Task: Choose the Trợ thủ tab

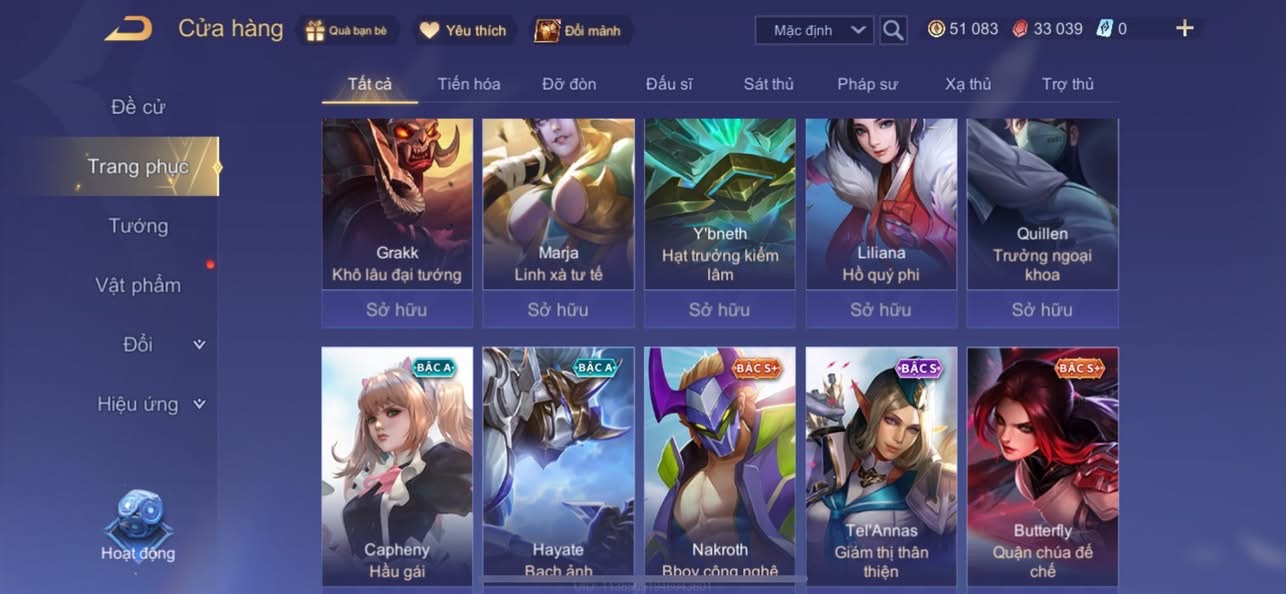Action: click(x=1068, y=84)
